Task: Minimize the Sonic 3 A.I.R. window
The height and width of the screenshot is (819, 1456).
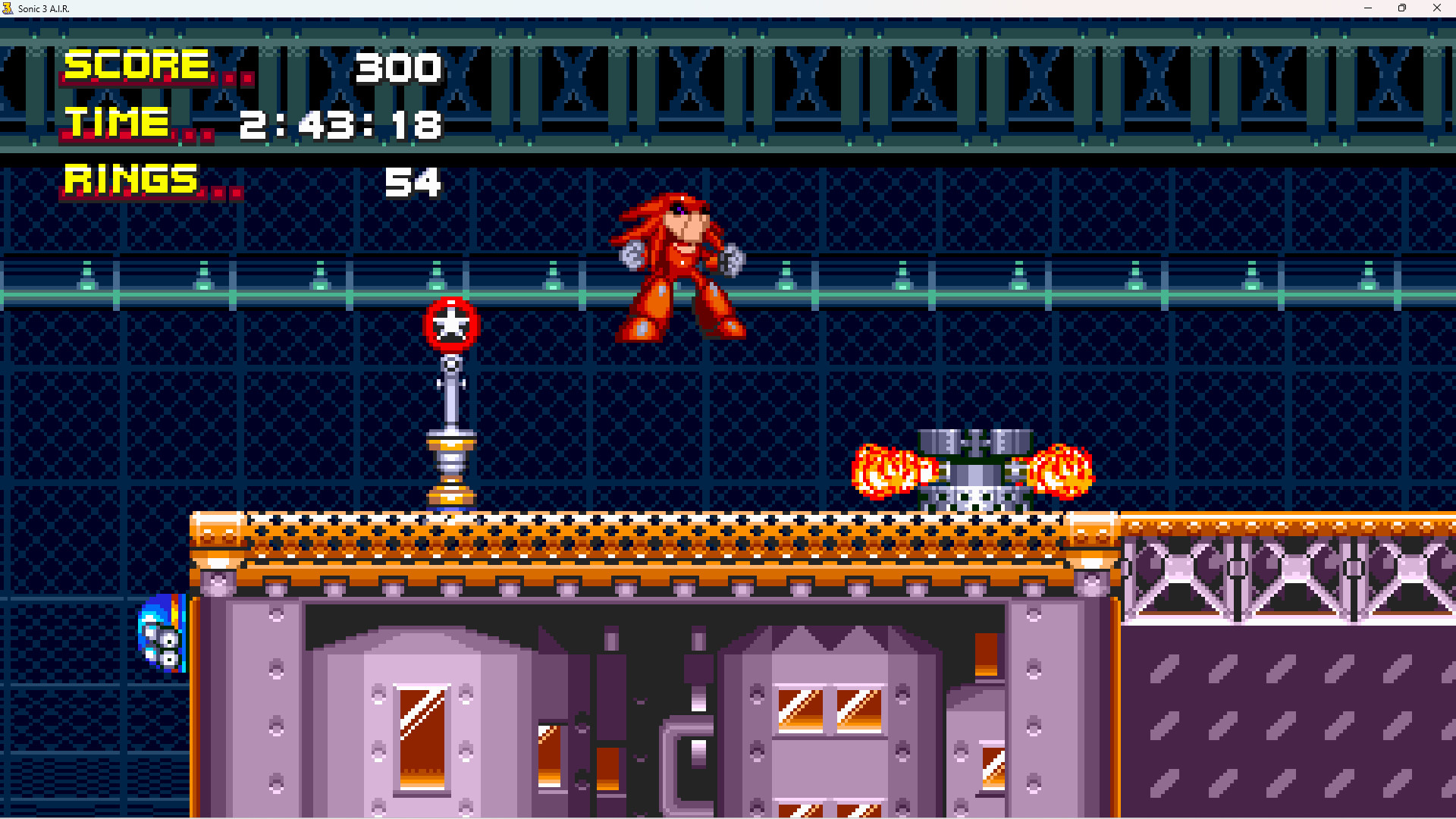Action: pos(1367,8)
